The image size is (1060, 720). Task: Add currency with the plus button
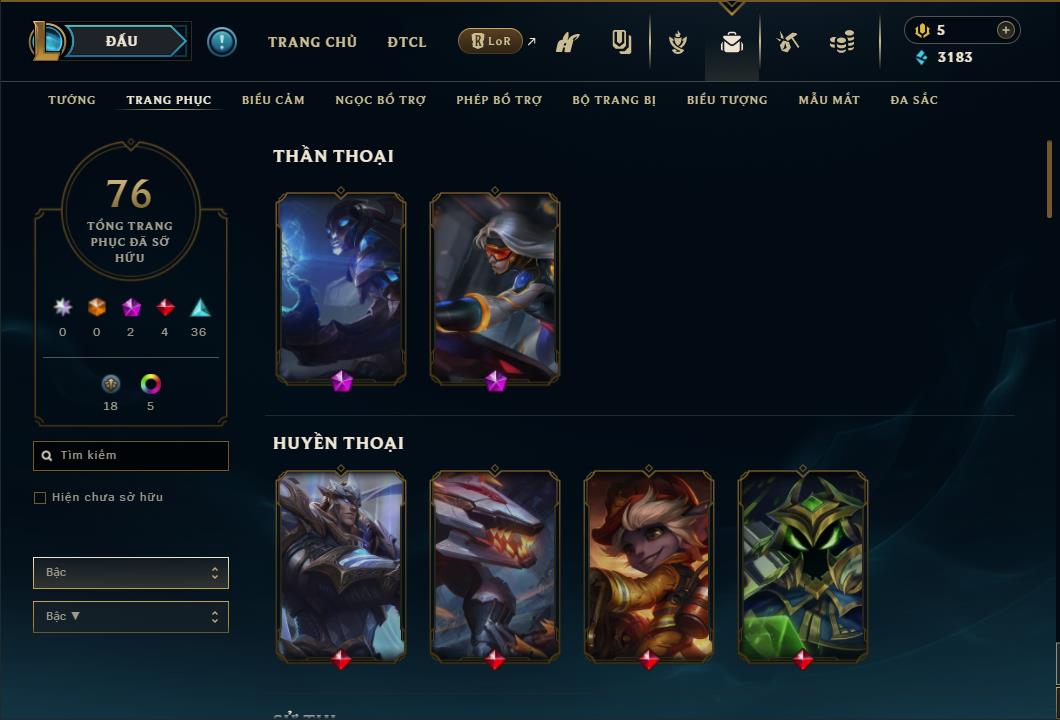1005,30
